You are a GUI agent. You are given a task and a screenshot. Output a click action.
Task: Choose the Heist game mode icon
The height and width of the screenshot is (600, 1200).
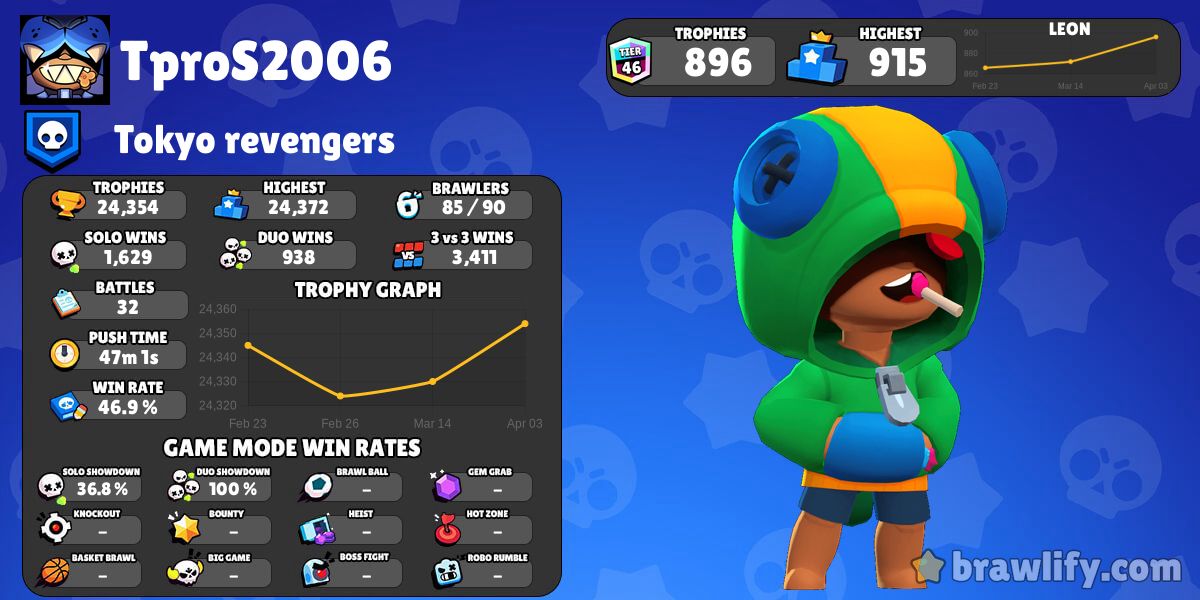316,529
